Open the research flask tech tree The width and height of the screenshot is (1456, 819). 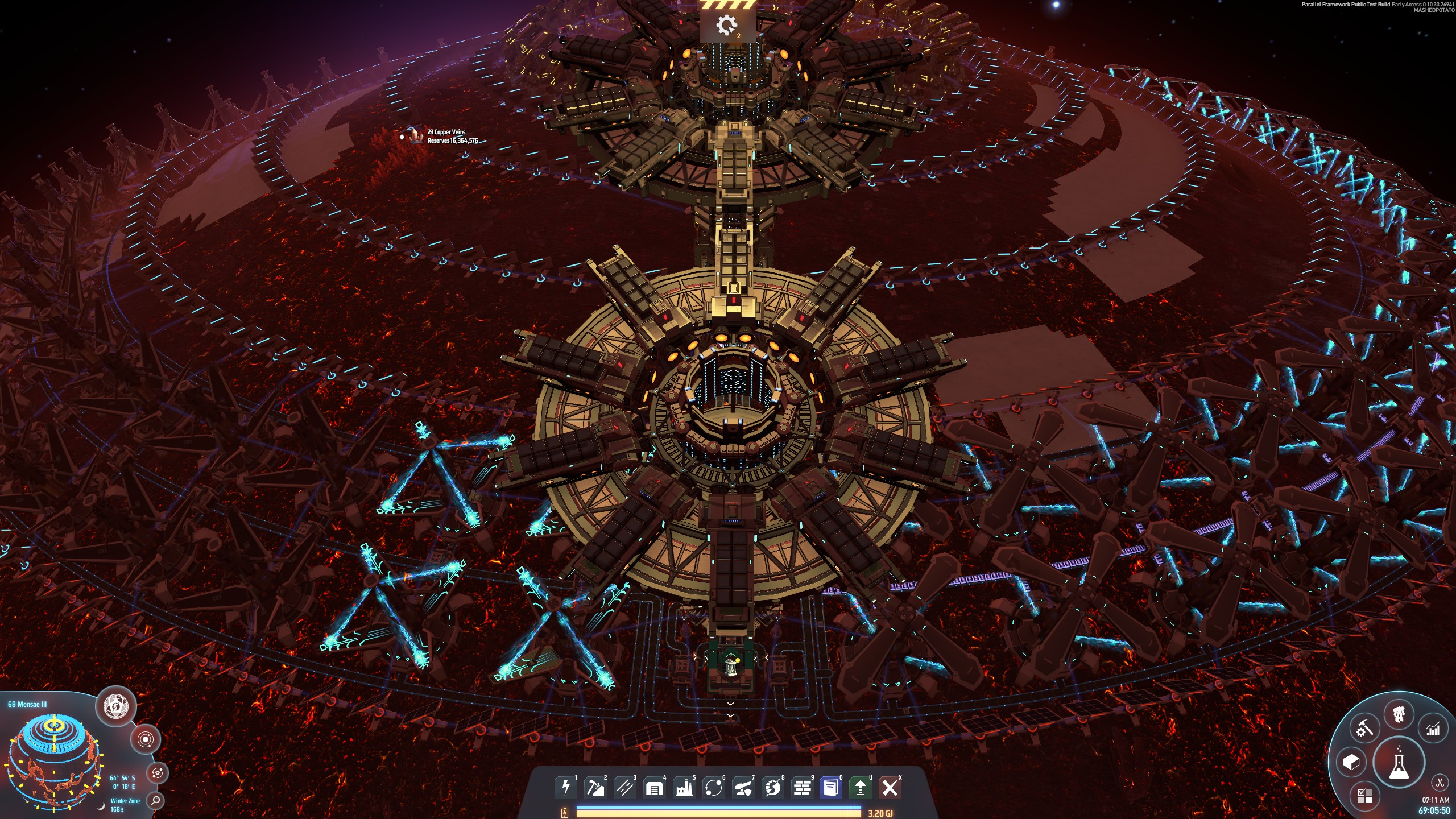1399,763
